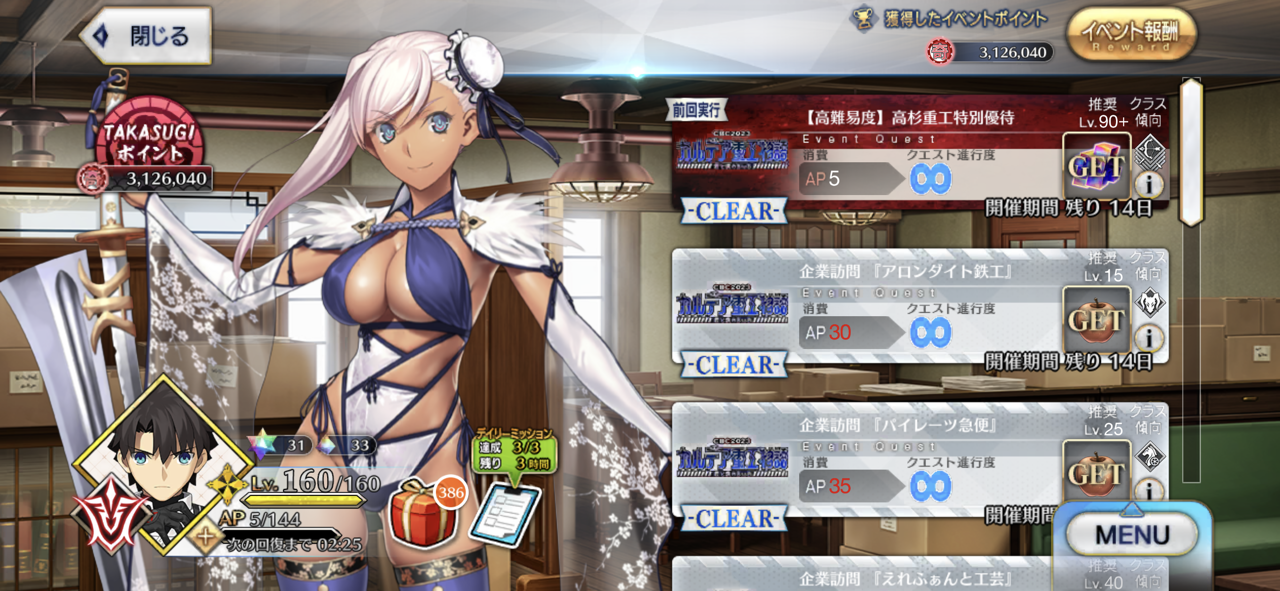Open the イベント報酬 Reward button

[x=1131, y=35]
